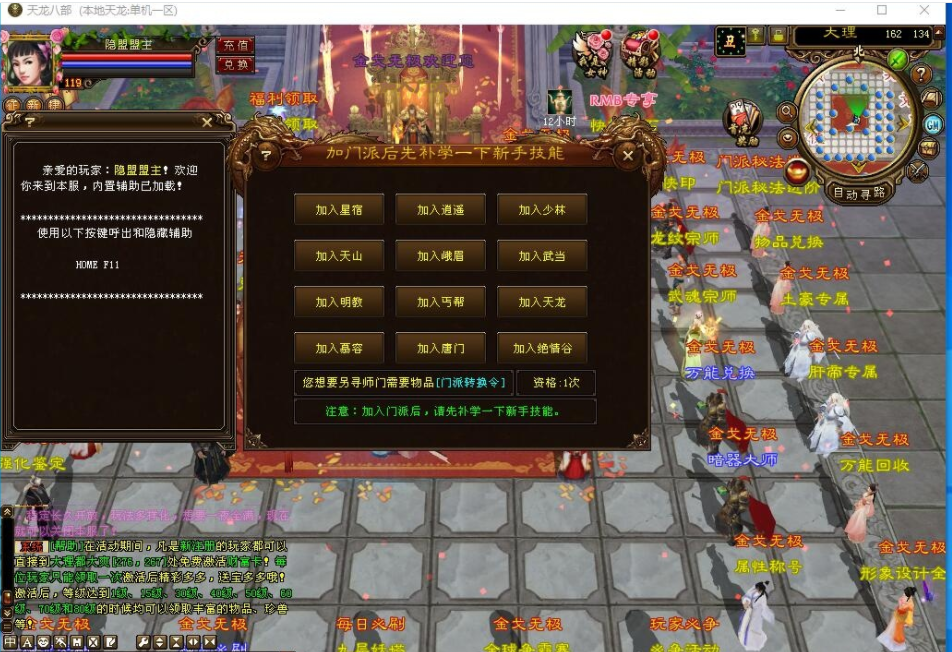Open the 充值 recharge button
This screenshot has height=652, width=952.
(x=235, y=46)
